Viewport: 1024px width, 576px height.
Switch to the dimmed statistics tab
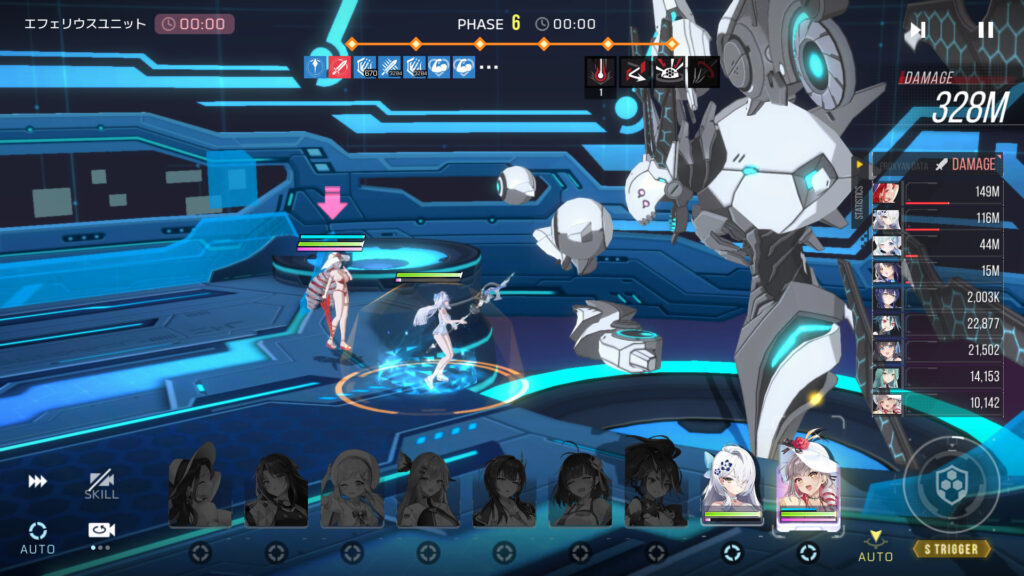pos(900,164)
